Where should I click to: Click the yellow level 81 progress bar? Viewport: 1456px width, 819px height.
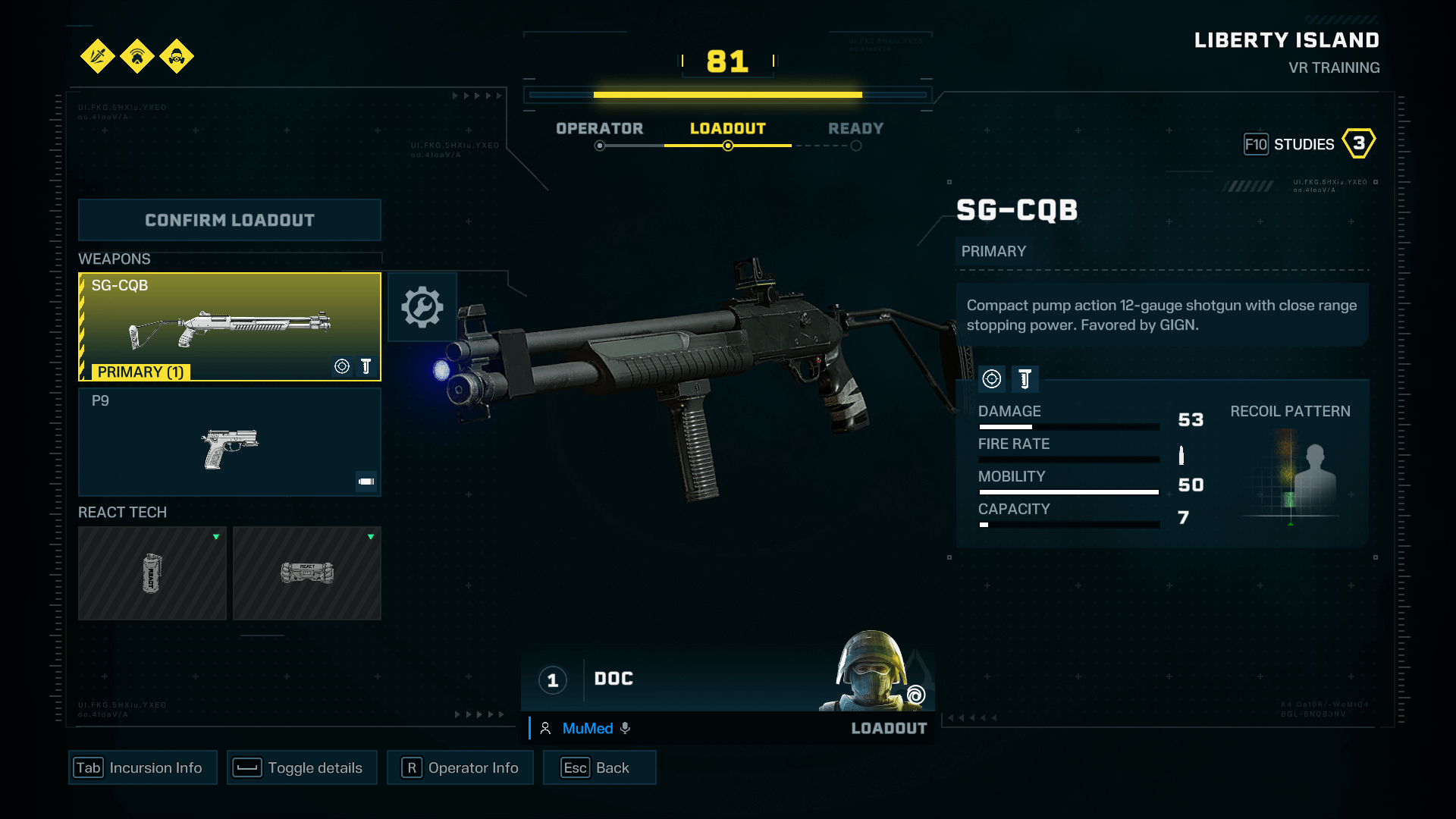[726, 95]
